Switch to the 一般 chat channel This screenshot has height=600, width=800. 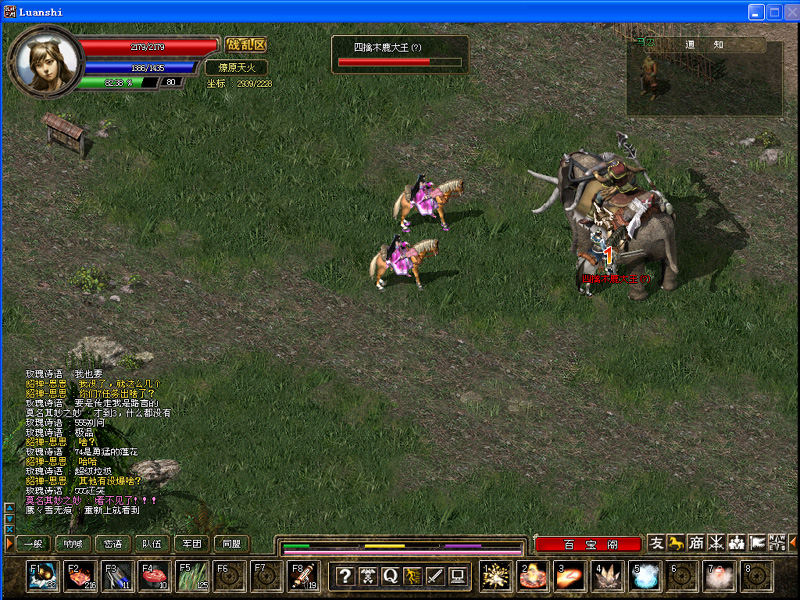coord(32,544)
